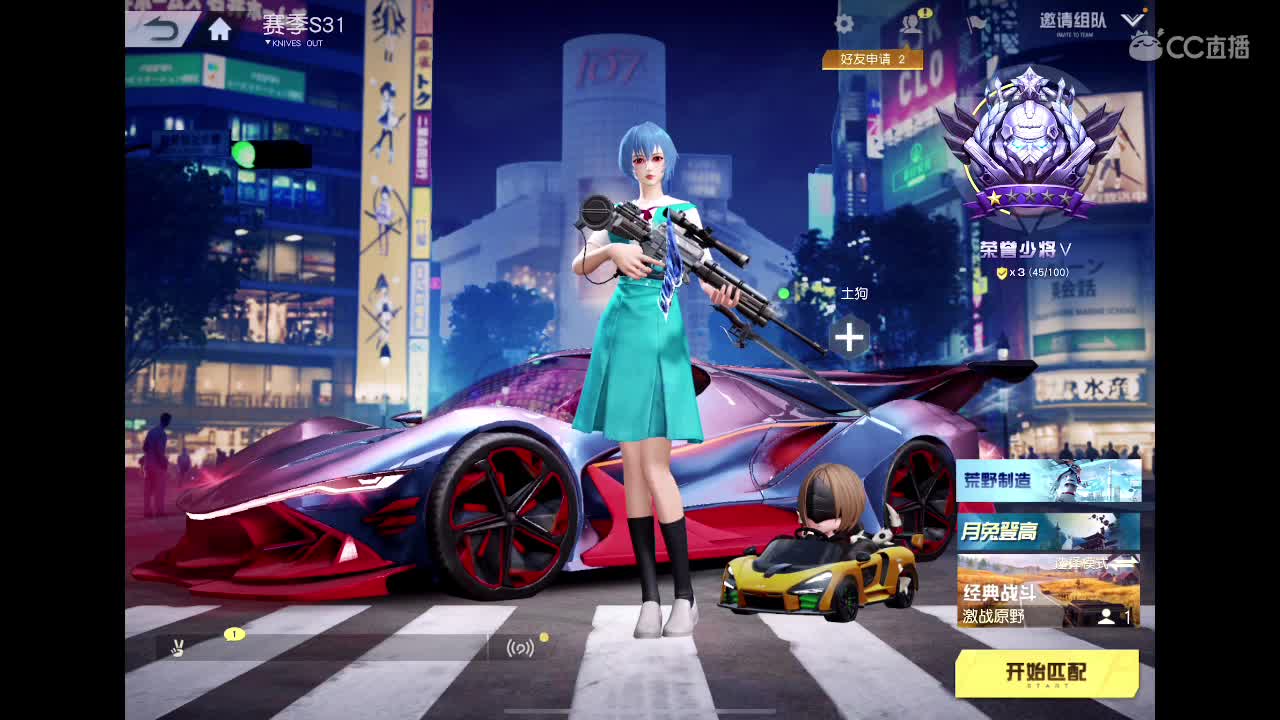This screenshot has height=720, width=1280.
Task: Tap the home icon
Action: (x=220, y=28)
